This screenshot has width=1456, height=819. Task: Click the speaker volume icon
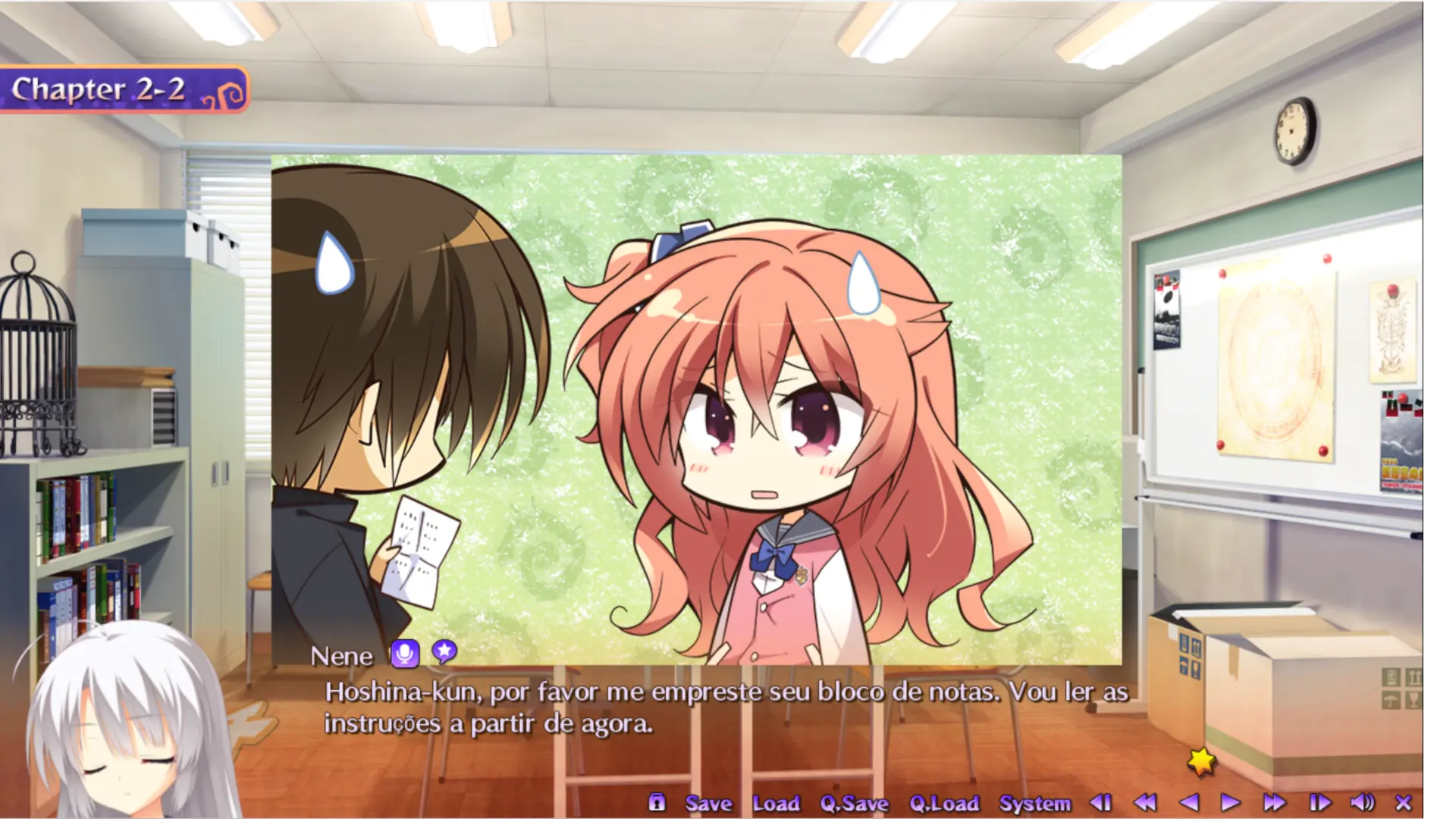coord(1362,802)
